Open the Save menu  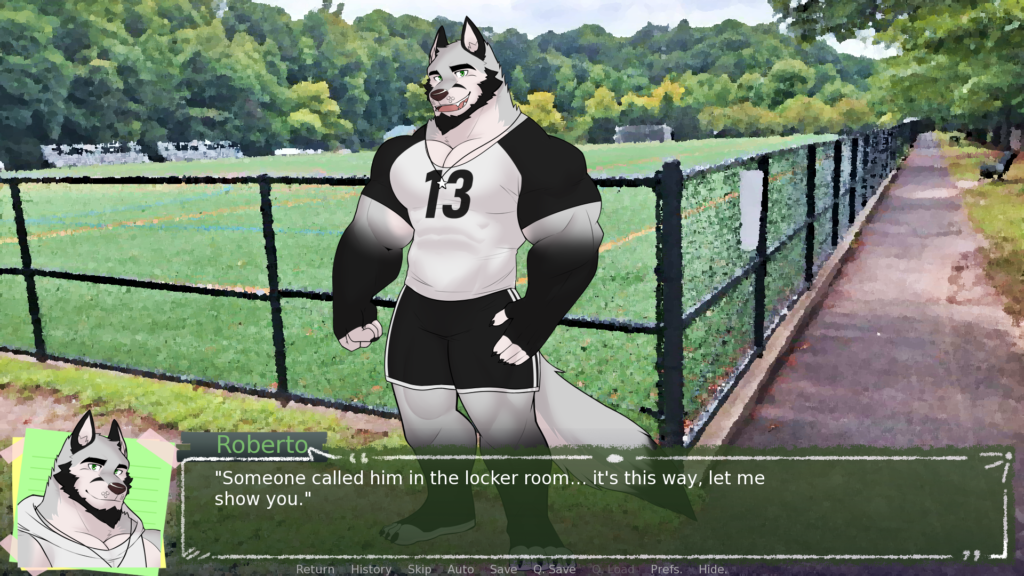click(x=503, y=569)
